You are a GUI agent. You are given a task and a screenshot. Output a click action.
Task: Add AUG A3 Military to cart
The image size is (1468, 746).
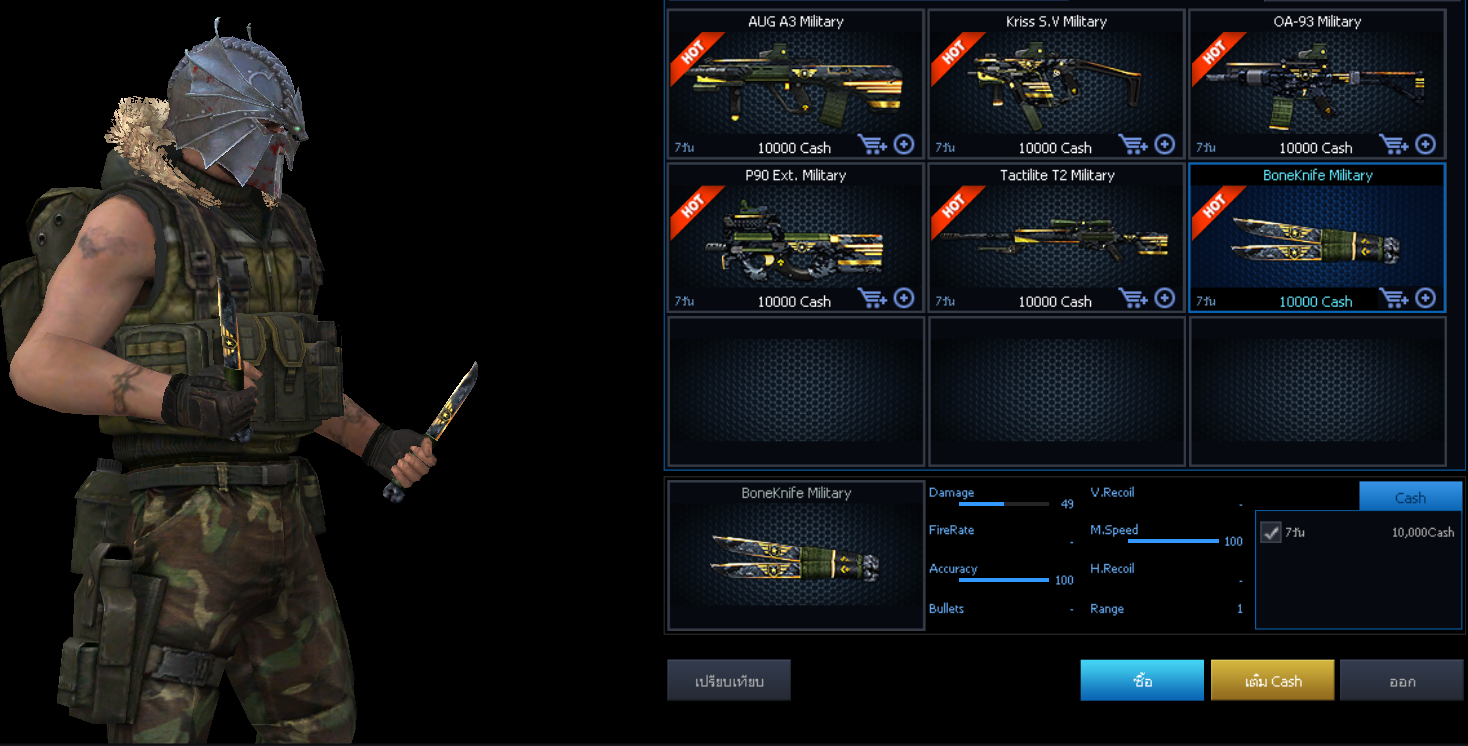873,145
